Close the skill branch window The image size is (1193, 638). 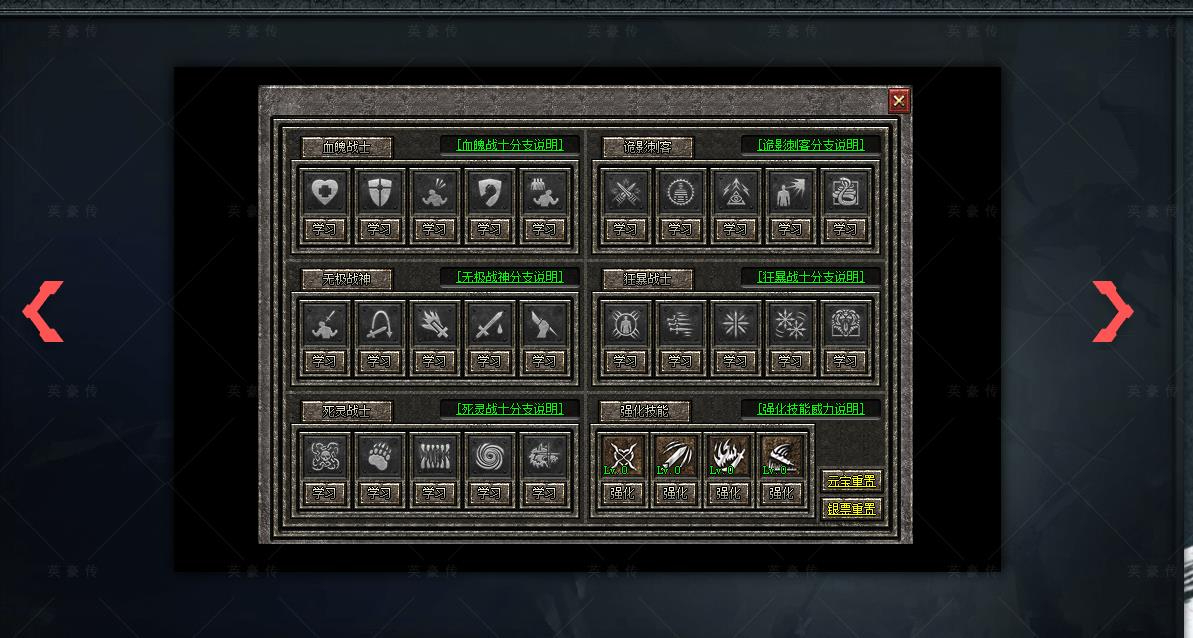coord(899,100)
